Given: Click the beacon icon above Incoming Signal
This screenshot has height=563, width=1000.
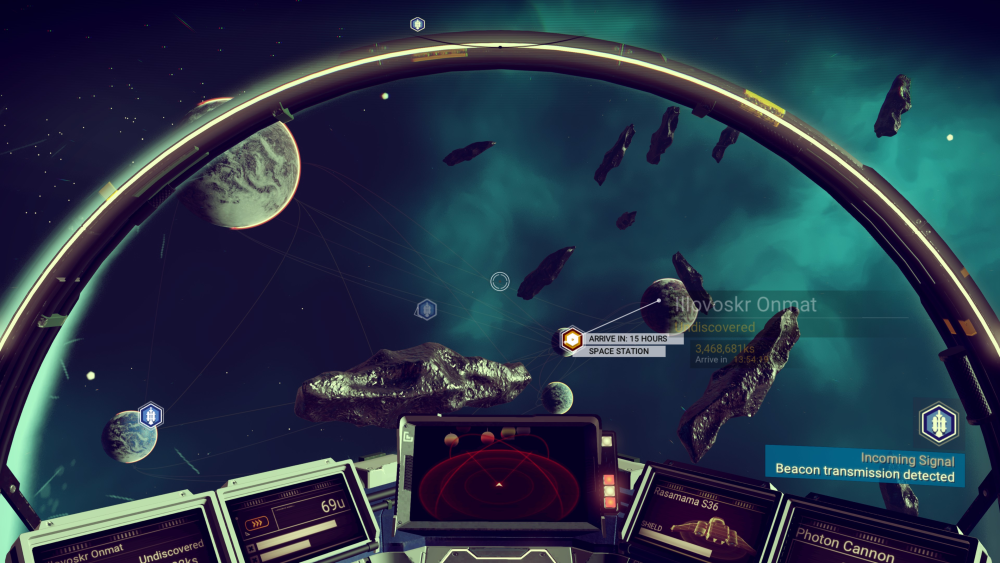Looking at the screenshot, I should coord(938,424).
